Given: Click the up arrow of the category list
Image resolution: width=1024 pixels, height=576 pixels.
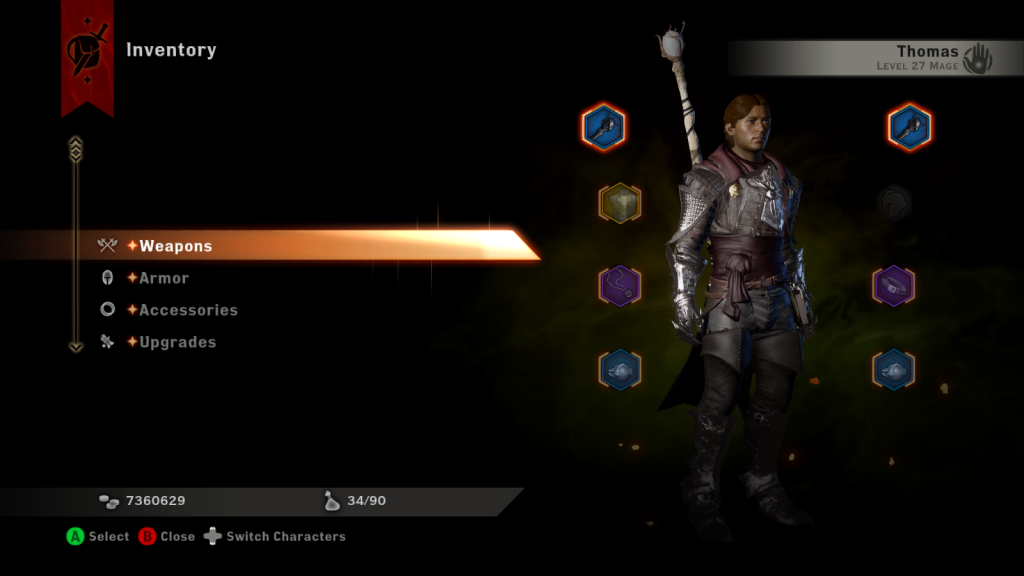Looking at the screenshot, I should tap(75, 150).
